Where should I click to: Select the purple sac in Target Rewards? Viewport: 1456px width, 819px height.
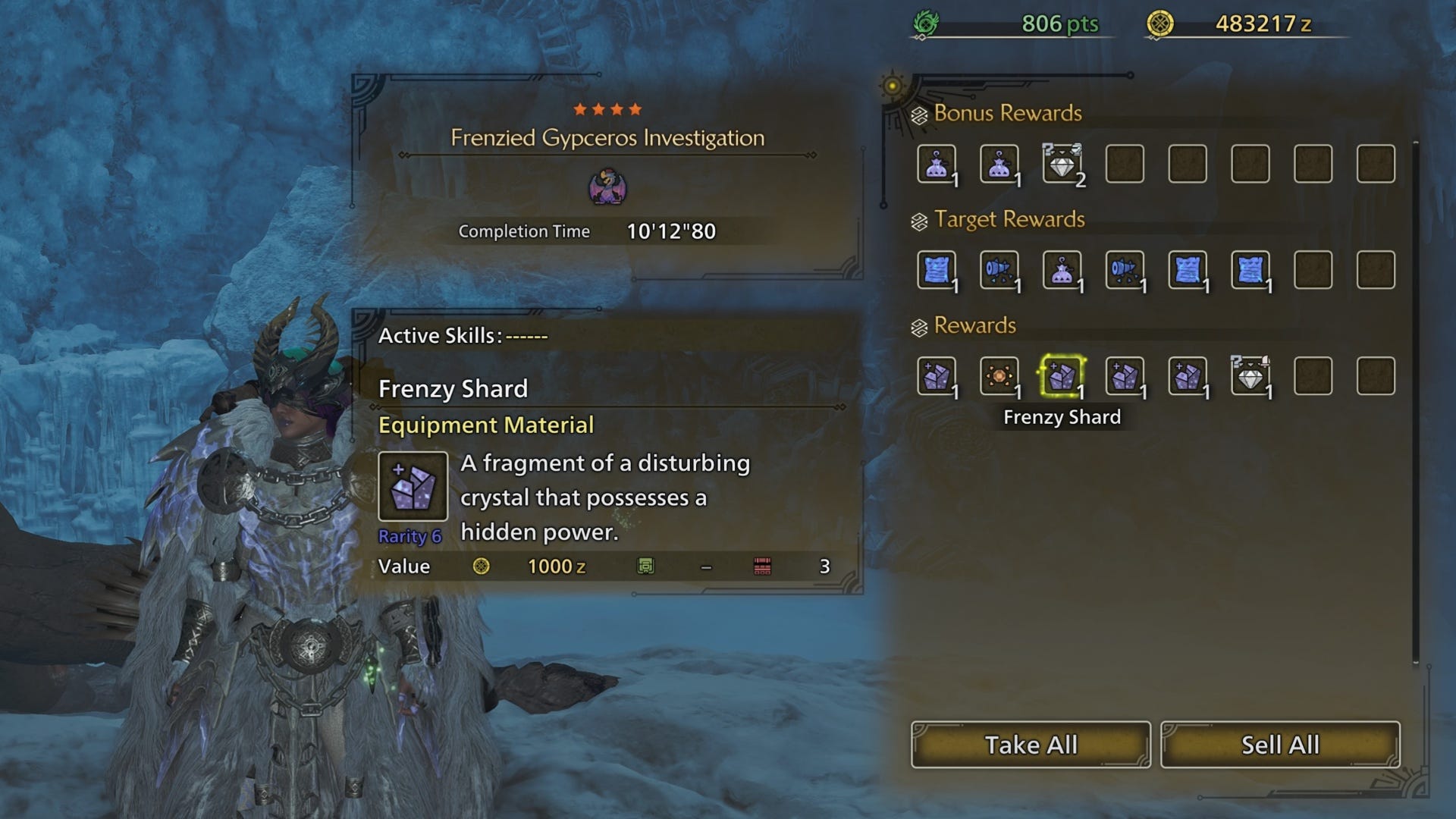(x=1062, y=270)
